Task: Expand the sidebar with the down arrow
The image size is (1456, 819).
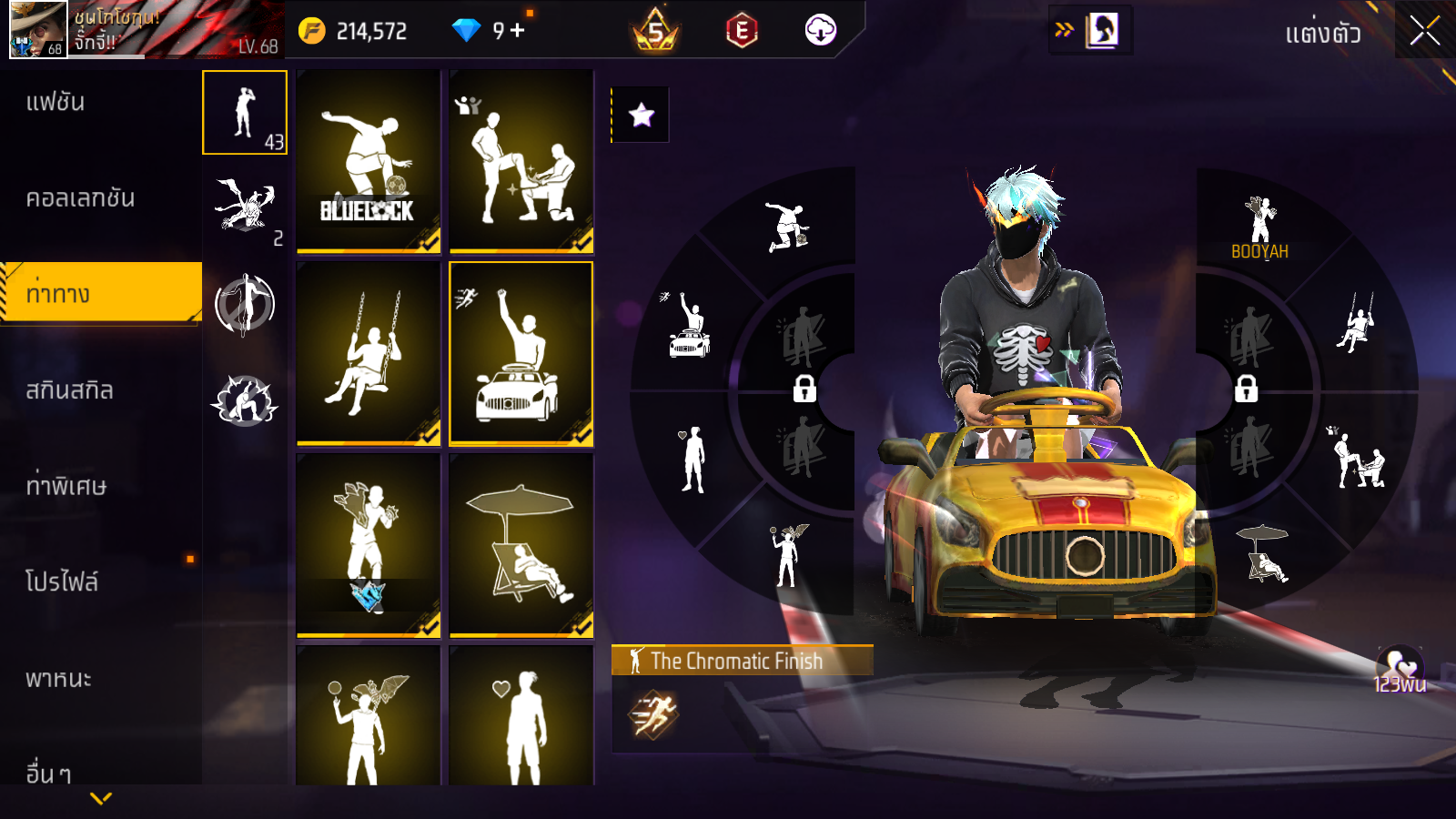Action: (101, 798)
